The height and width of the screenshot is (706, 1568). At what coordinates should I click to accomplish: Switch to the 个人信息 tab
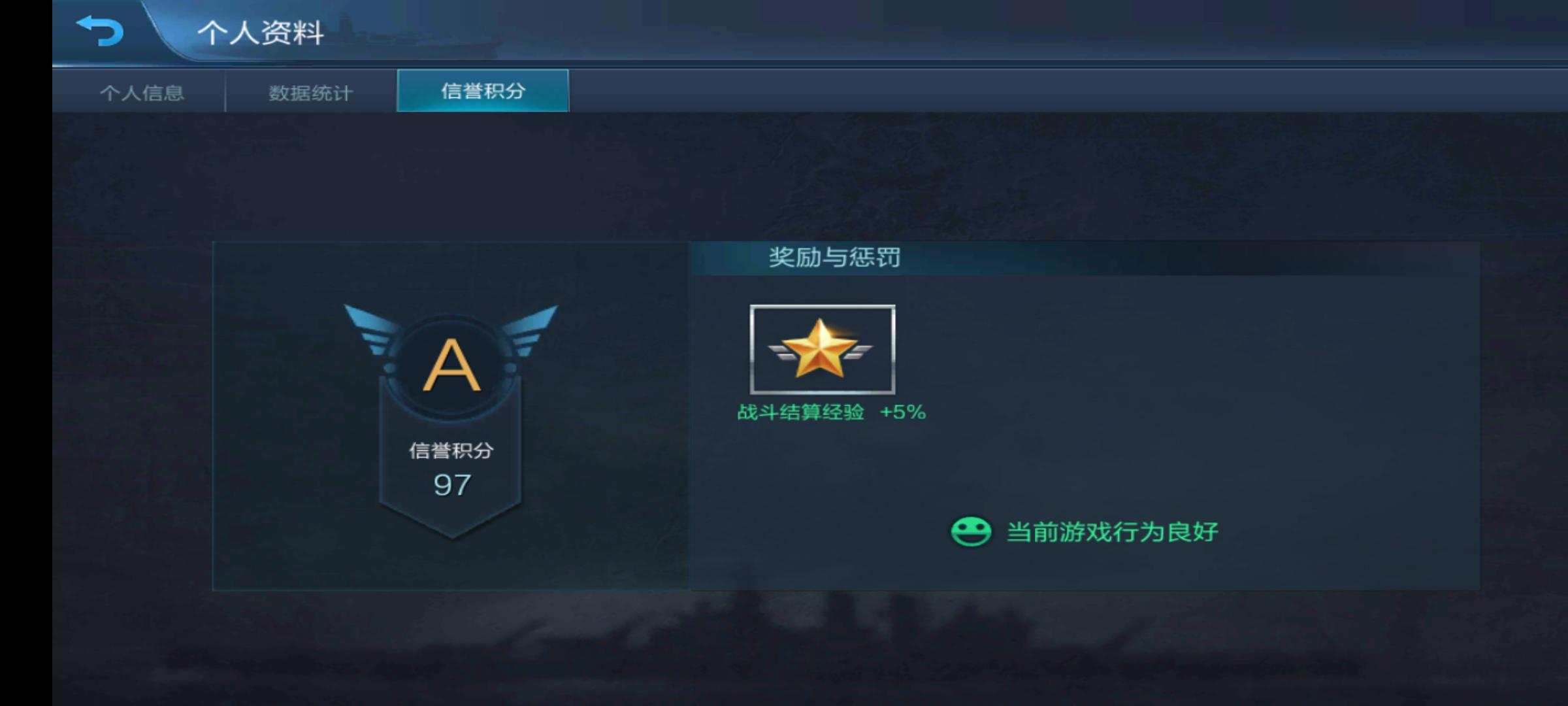click(x=142, y=93)
